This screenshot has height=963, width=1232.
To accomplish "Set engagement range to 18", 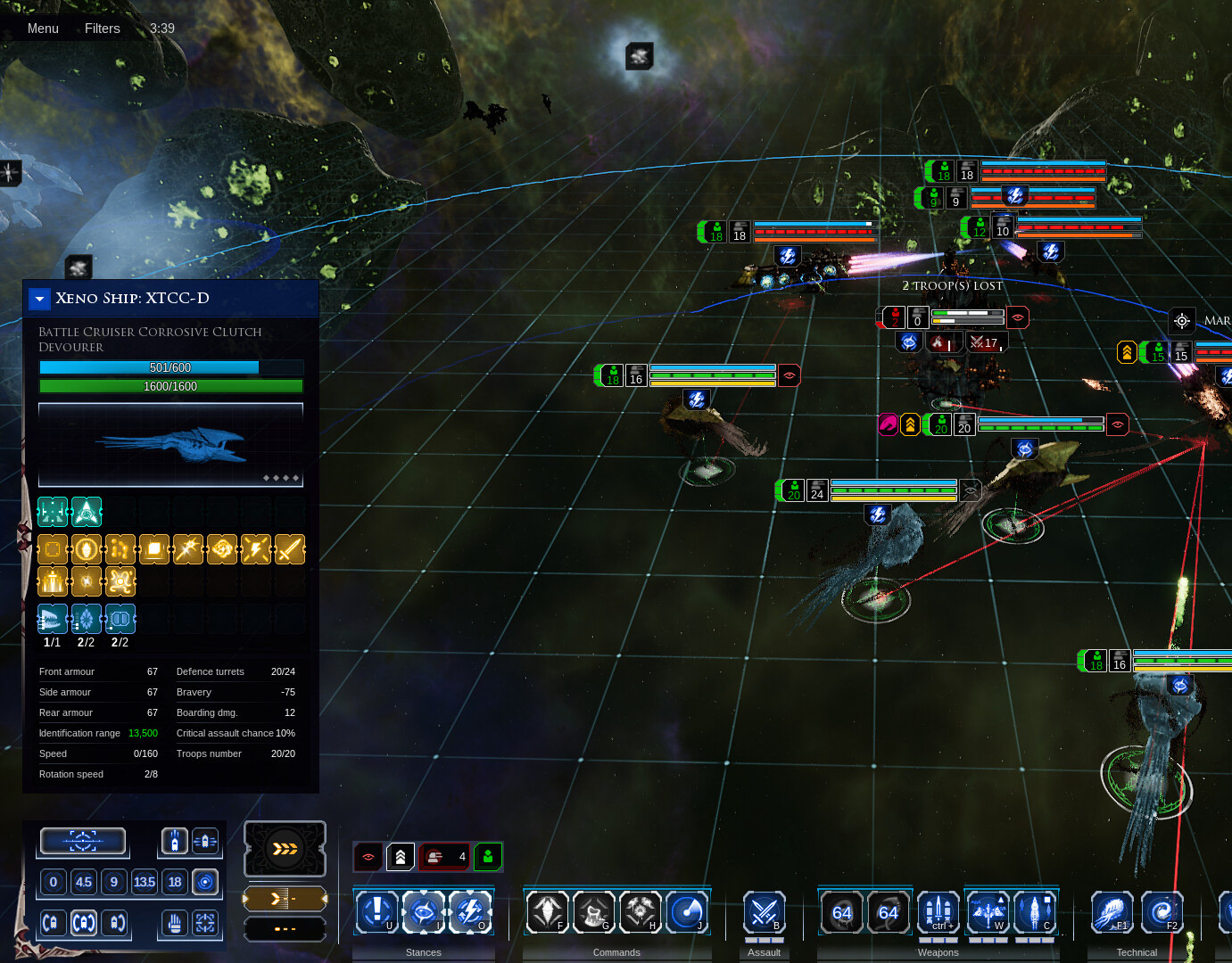I will [x=175, y=882].
